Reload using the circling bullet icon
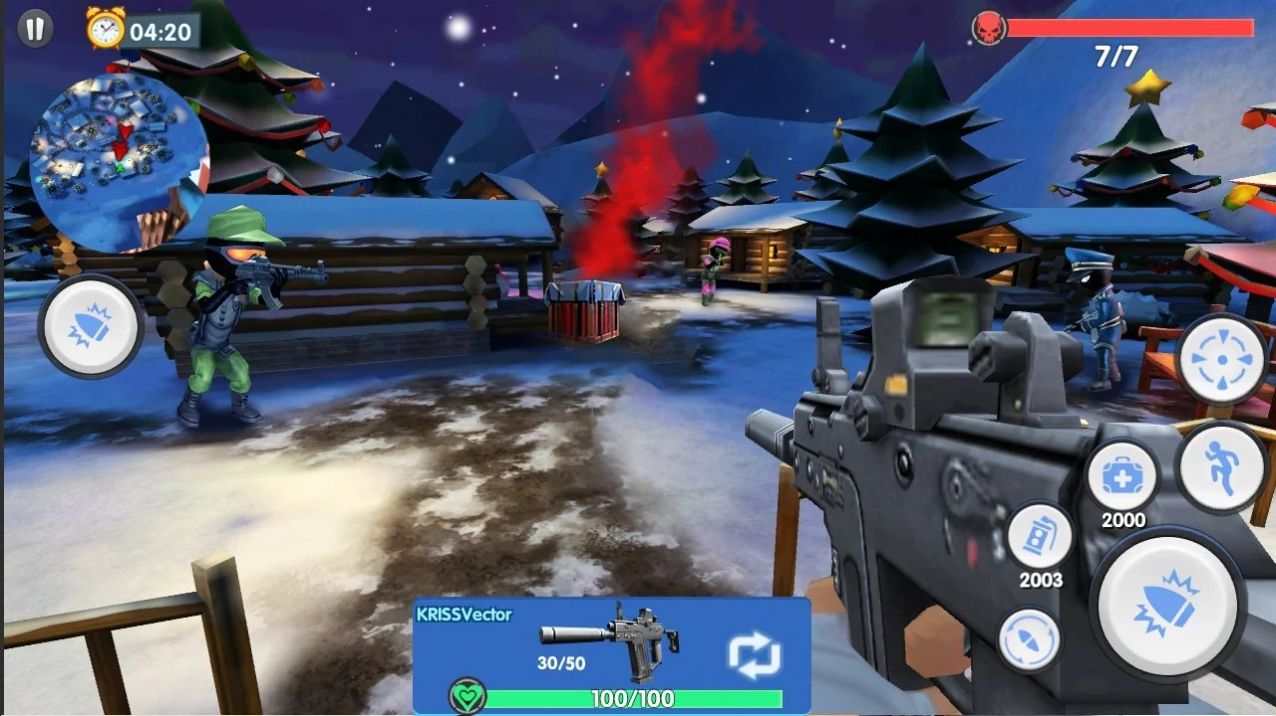The width and height of the screenshot is (1276, 716). point(1029,640)
